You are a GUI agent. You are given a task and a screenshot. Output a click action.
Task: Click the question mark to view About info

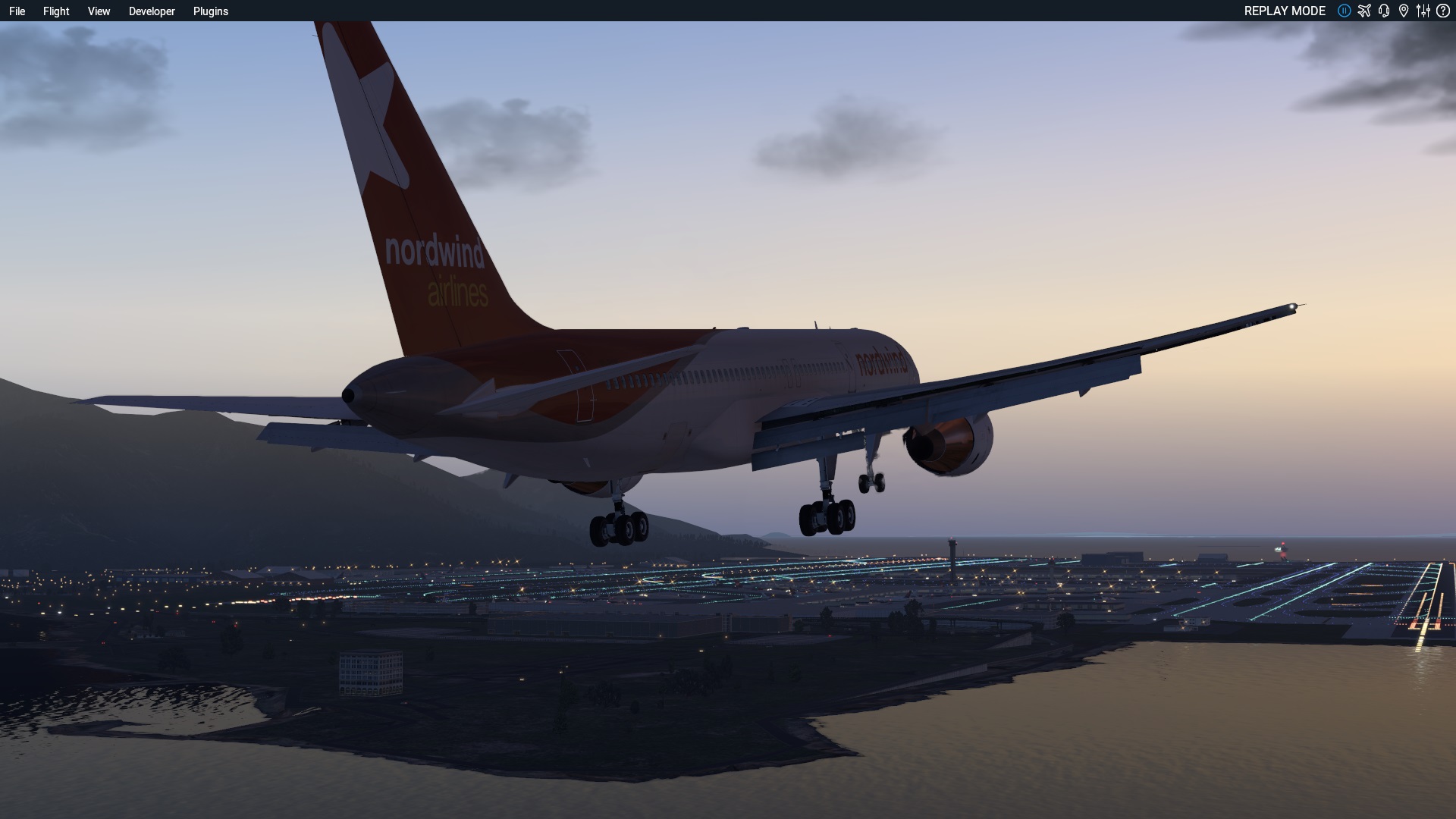point(1443,11)
